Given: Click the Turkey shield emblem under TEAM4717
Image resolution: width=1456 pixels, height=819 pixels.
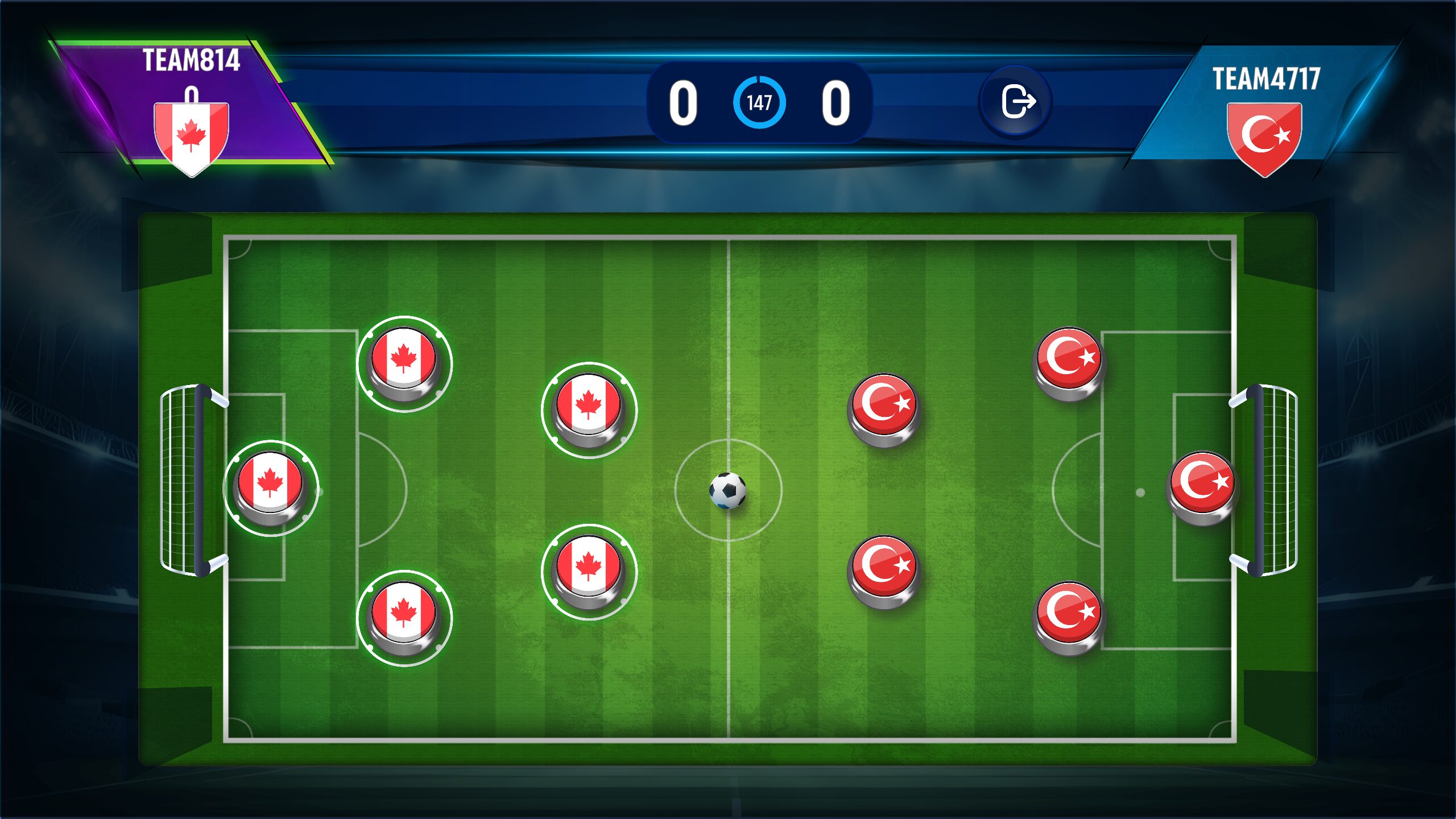Looking at the screenshot, I should pos(1265,135).
